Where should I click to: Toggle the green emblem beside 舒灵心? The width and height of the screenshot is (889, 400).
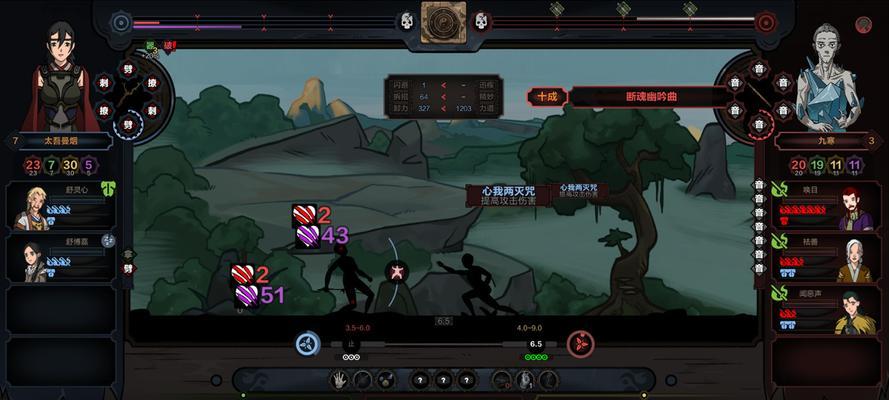click(x=108, y=187)
